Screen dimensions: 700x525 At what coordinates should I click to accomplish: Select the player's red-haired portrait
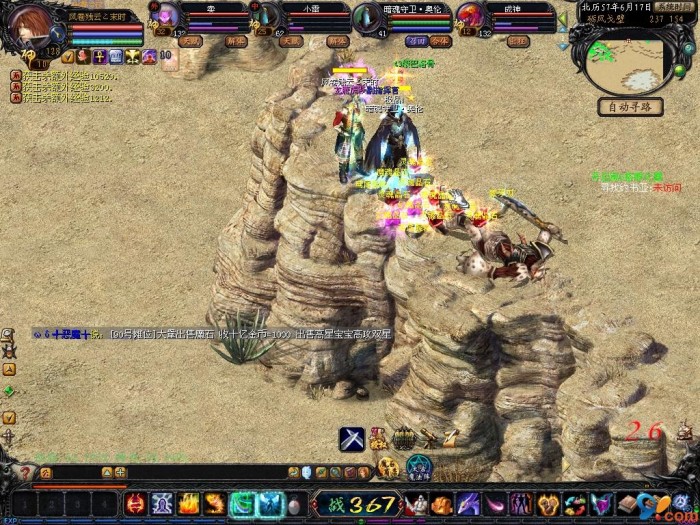coord(31,24)
